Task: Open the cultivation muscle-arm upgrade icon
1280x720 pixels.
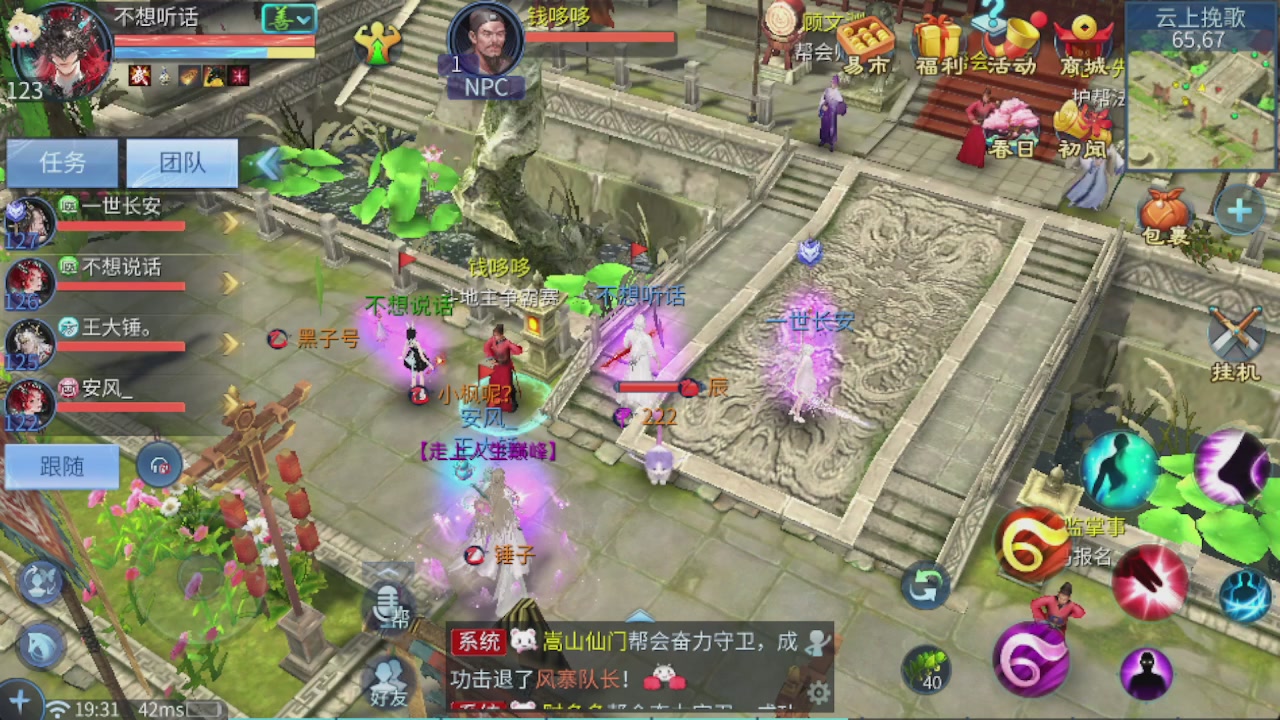Action: click(378, 45)
